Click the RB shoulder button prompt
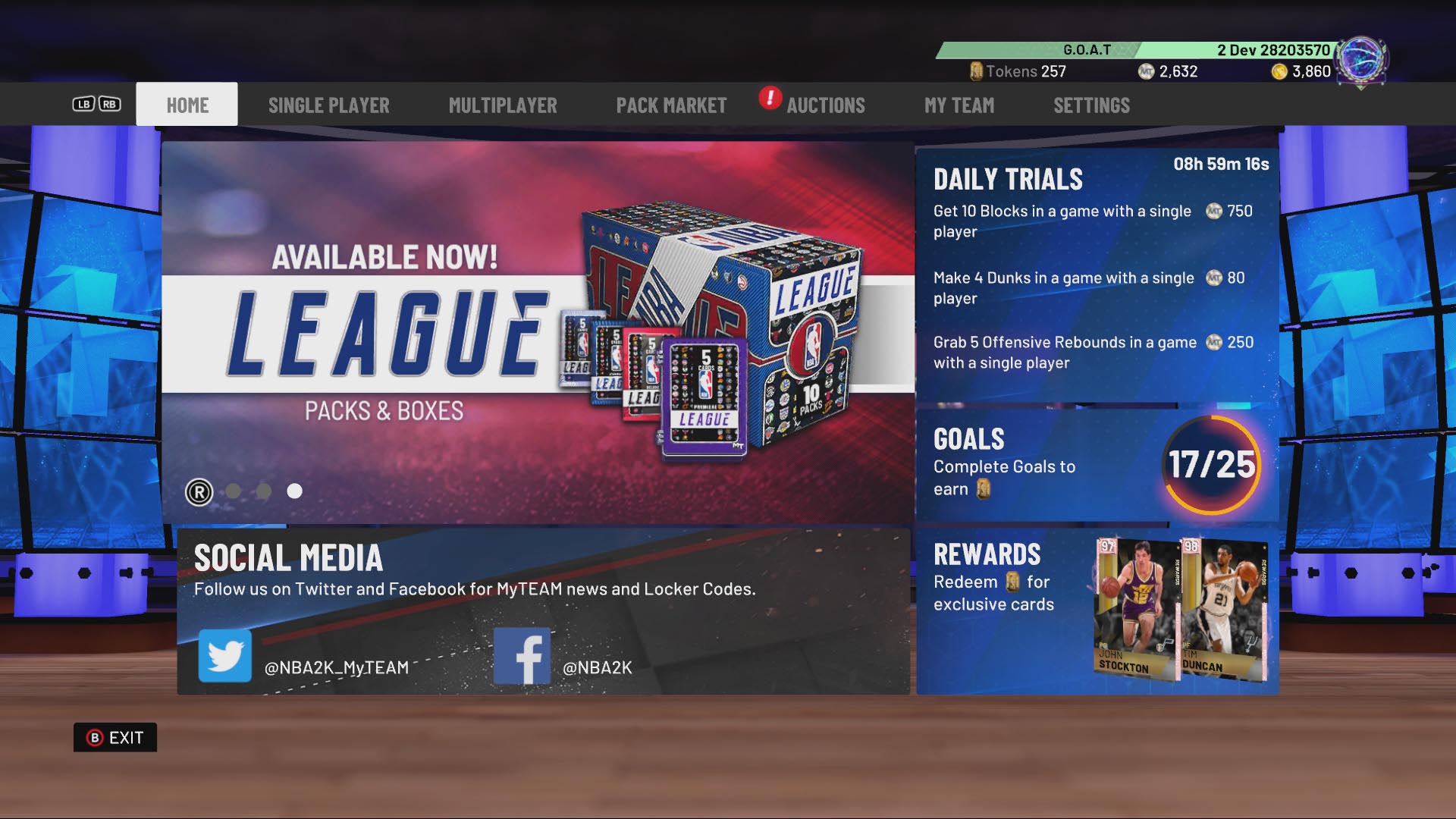The width and height of the screenshot is (1456, 819). pyautogui.click(x=110, y=104)
